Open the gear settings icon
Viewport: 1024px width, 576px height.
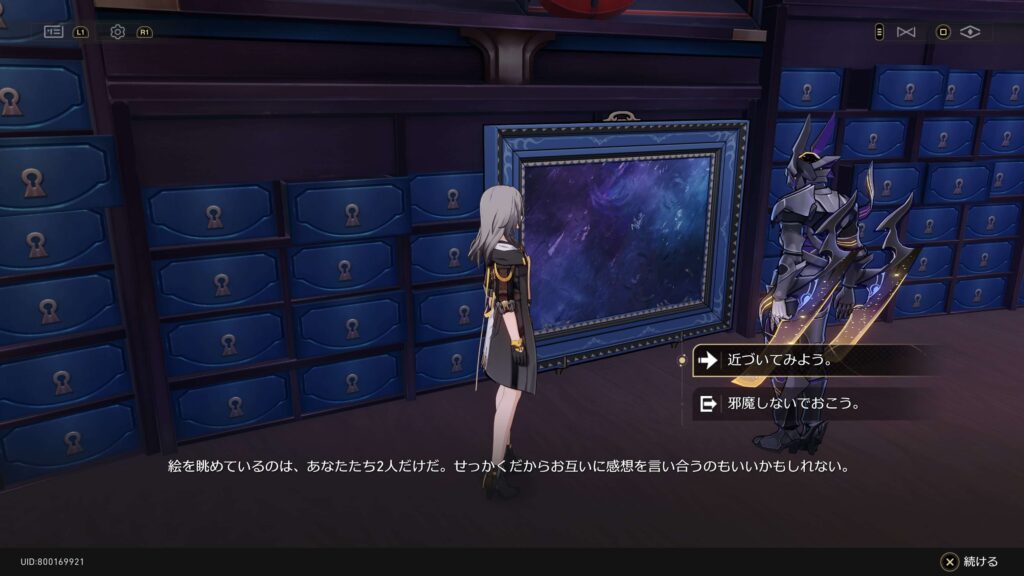pos(118,32)
